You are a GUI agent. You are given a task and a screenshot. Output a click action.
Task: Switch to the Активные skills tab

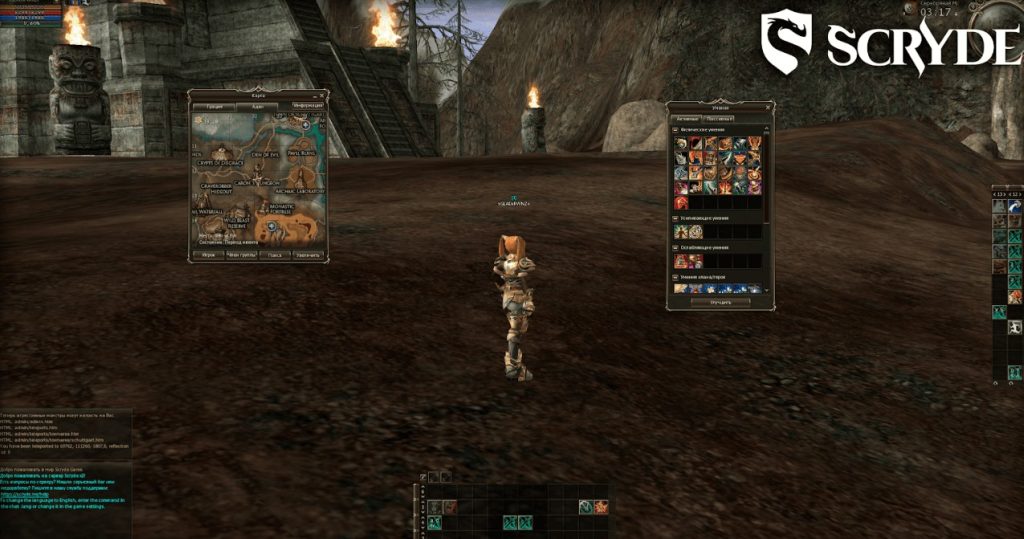687,118
